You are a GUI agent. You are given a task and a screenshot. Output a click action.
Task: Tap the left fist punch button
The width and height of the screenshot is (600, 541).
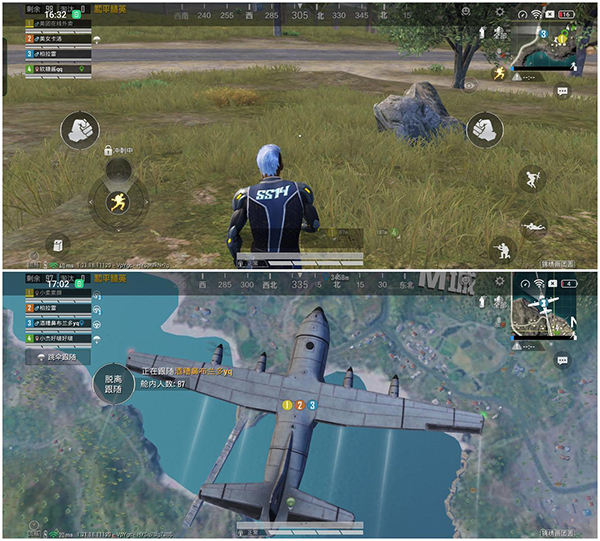[79, 130]
